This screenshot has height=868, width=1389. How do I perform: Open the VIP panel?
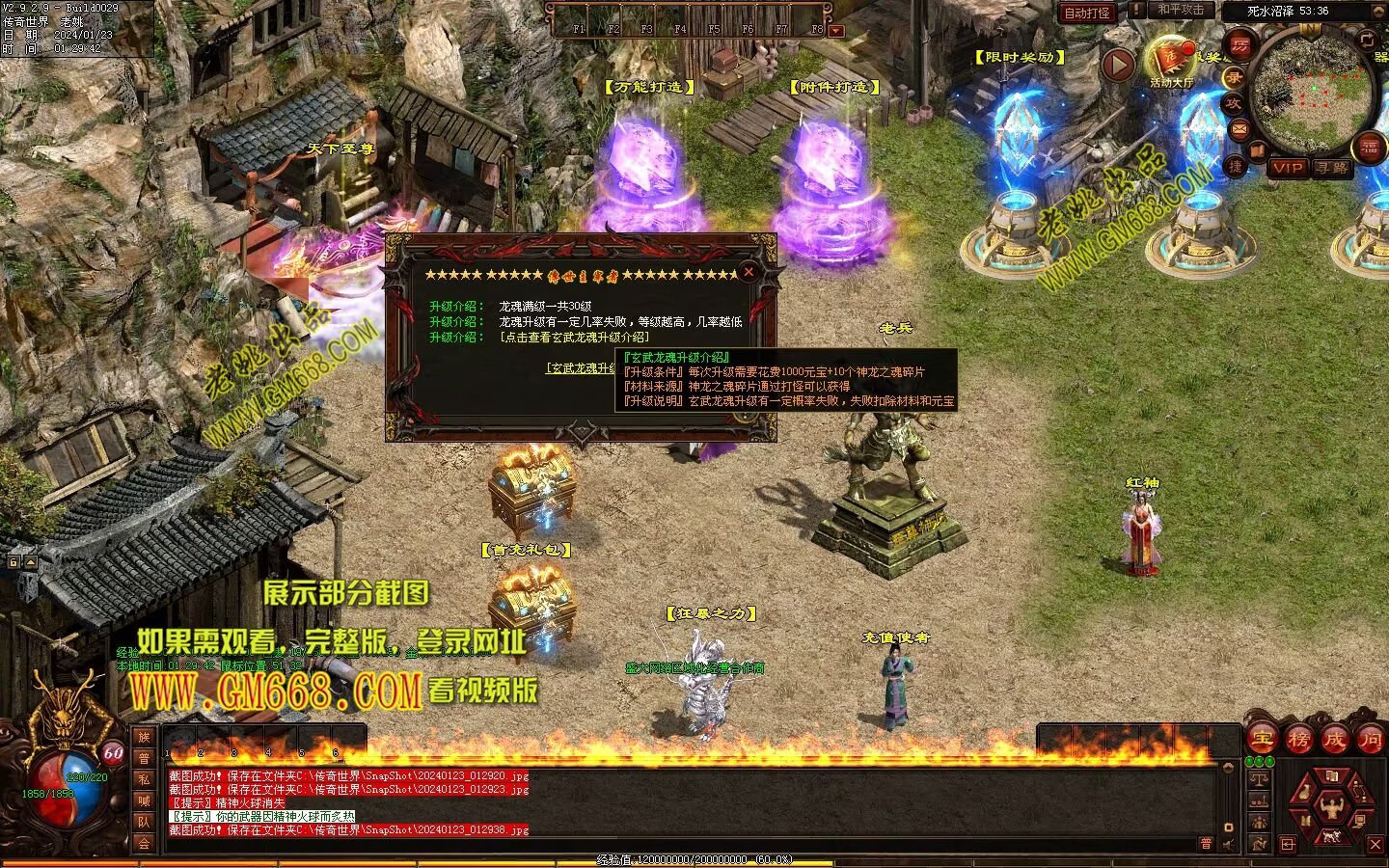tap(1287, 168)
